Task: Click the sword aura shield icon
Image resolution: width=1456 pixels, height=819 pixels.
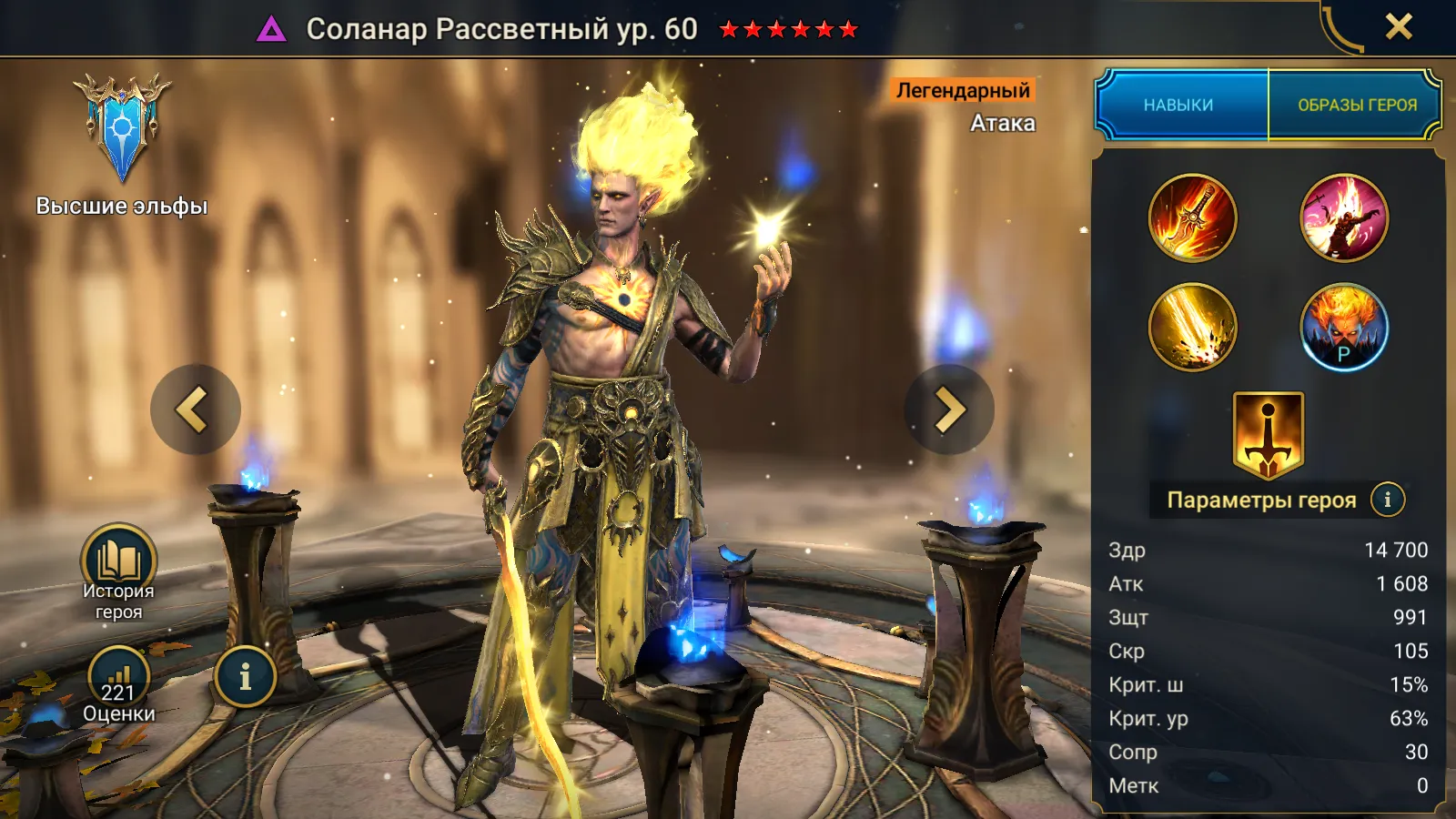Action: (1268, 434)
